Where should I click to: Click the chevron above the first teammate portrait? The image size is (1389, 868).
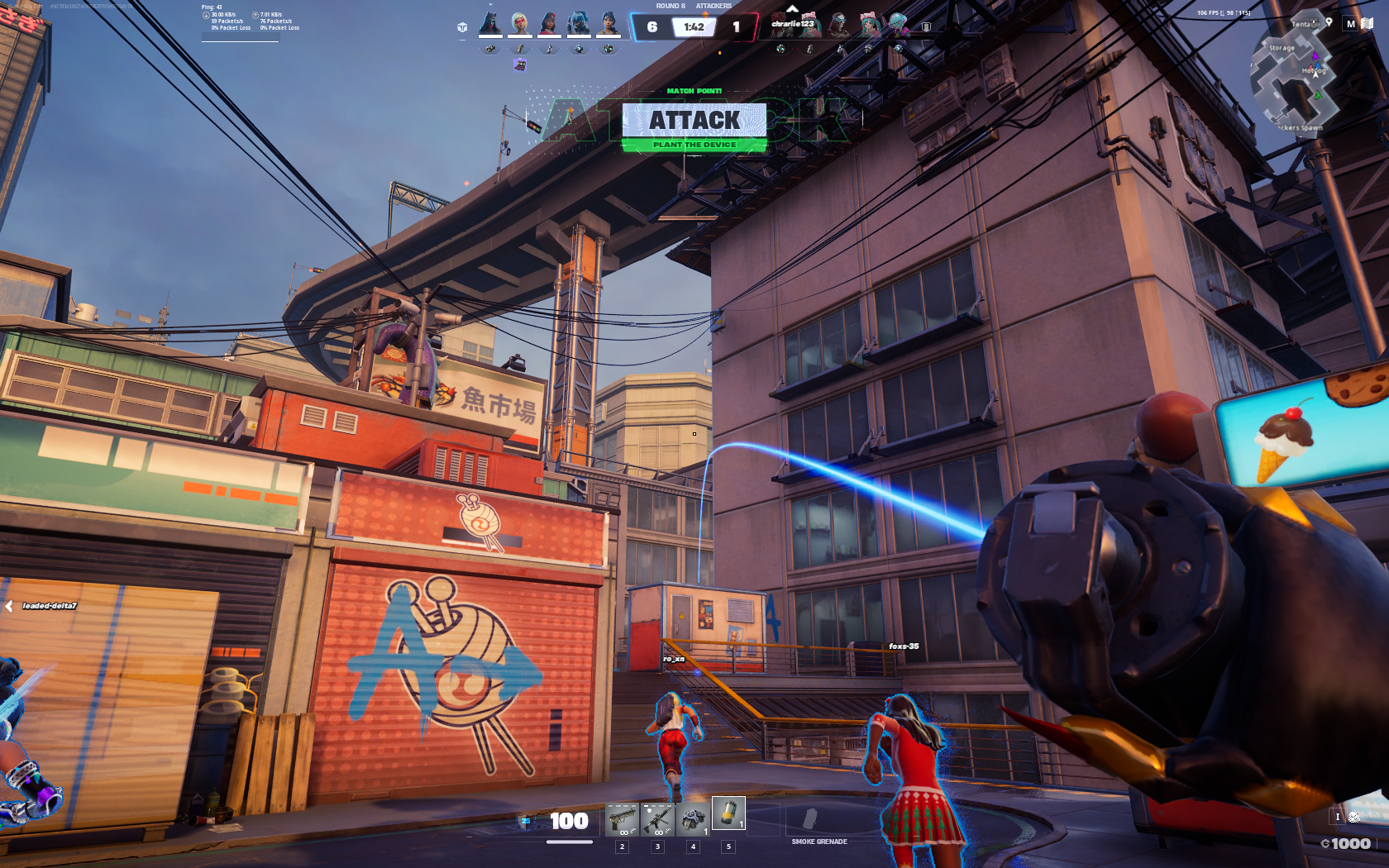coord(490,4)
